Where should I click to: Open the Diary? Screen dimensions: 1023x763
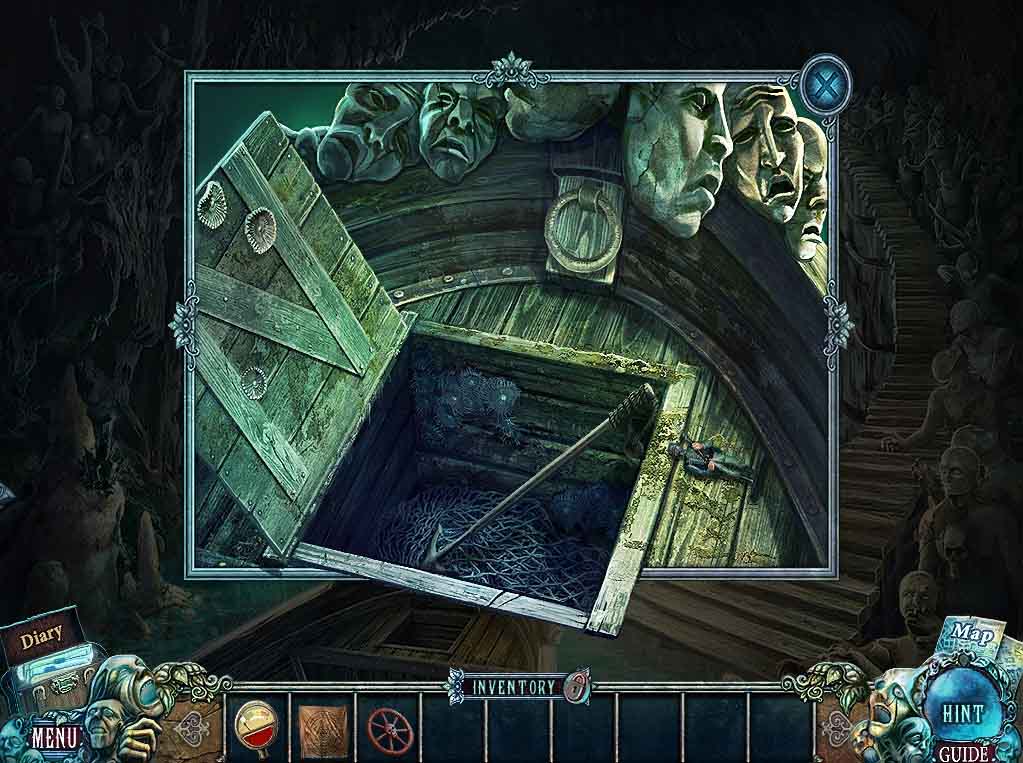click(x=41, y=634)
